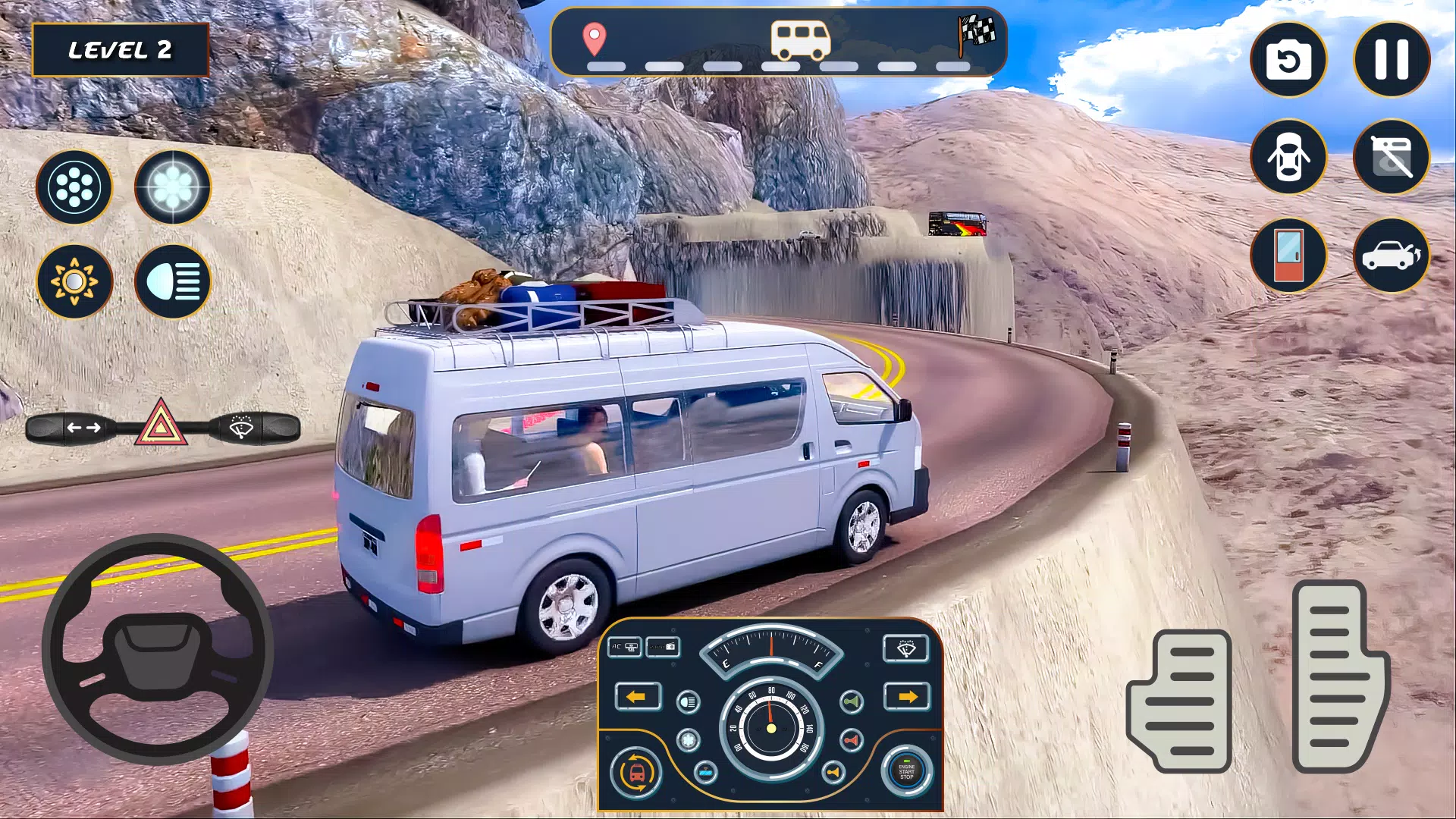Select the camera change icon
Image resolution: width=1456 pixels, height=819 pixels.
pos(1288,60)
